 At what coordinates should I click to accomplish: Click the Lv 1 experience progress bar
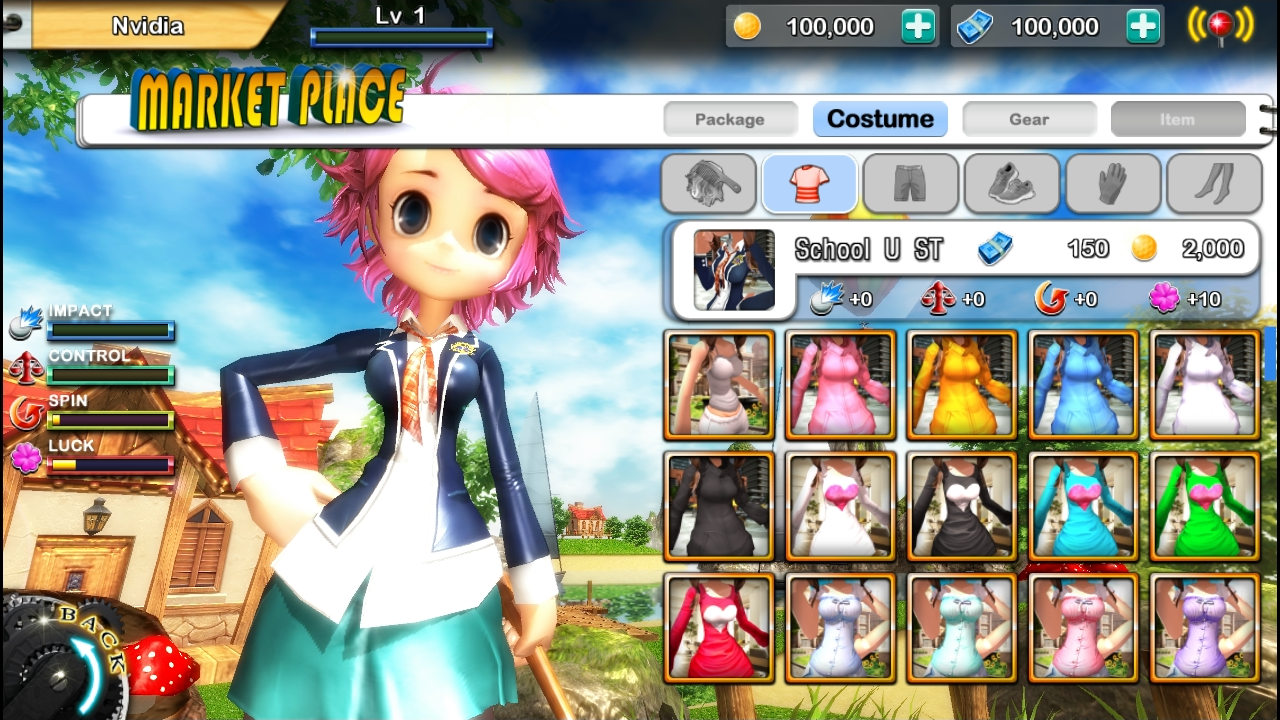[402, 38]
